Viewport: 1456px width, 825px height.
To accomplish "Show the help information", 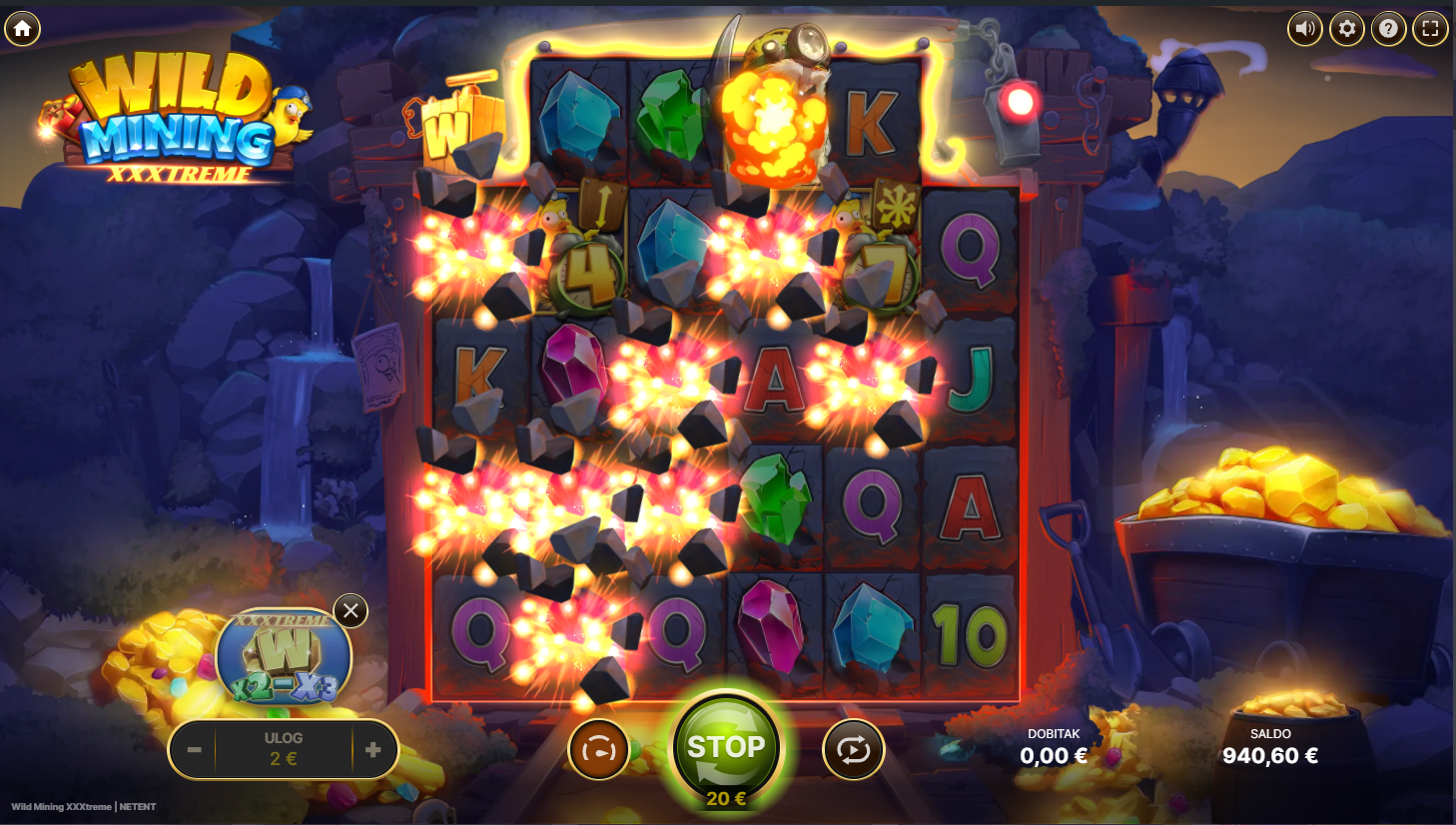I will pos(1388,29).
